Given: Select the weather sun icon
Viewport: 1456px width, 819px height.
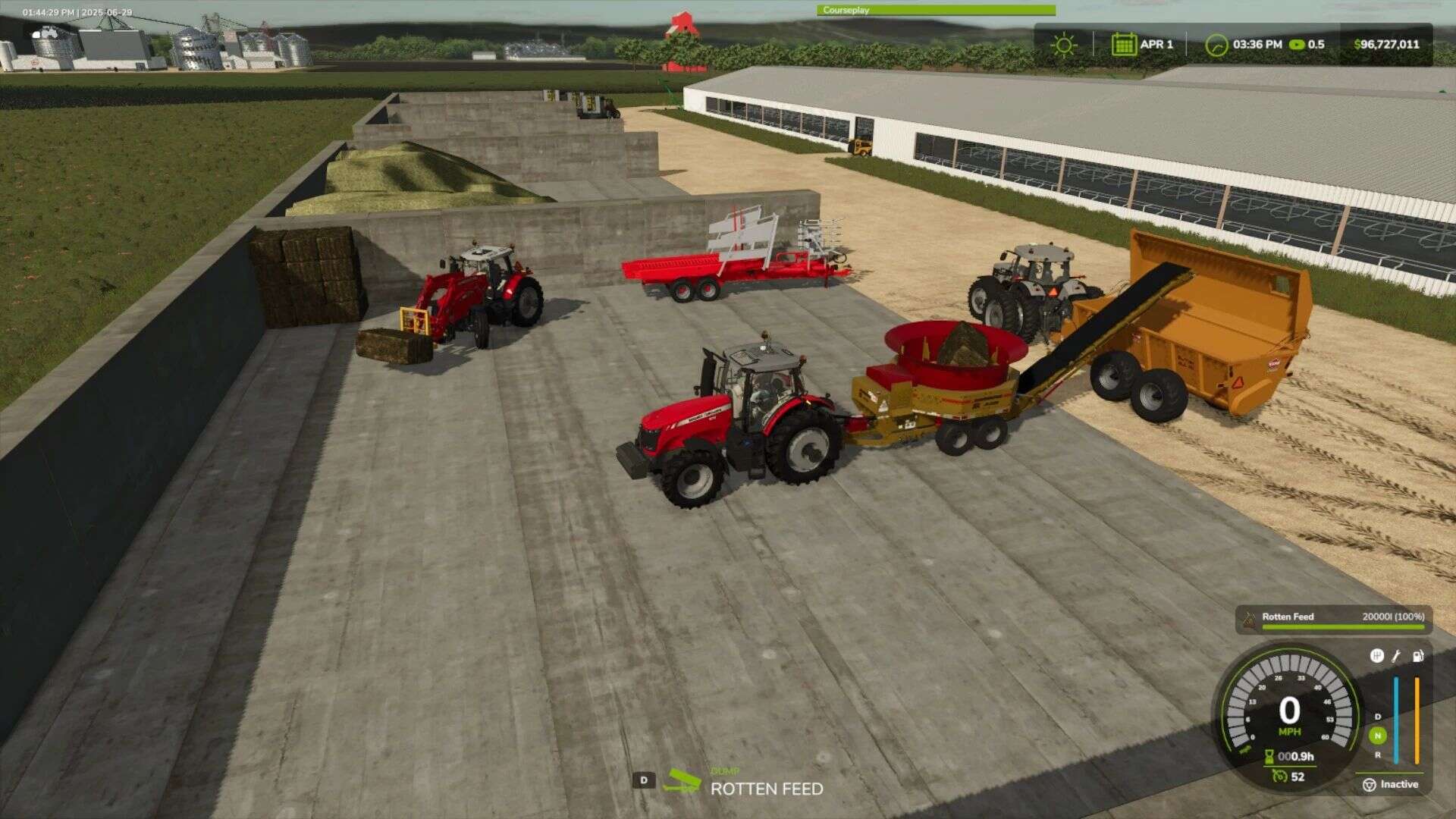Looking at the screenshot, I should click(1065, 45).
